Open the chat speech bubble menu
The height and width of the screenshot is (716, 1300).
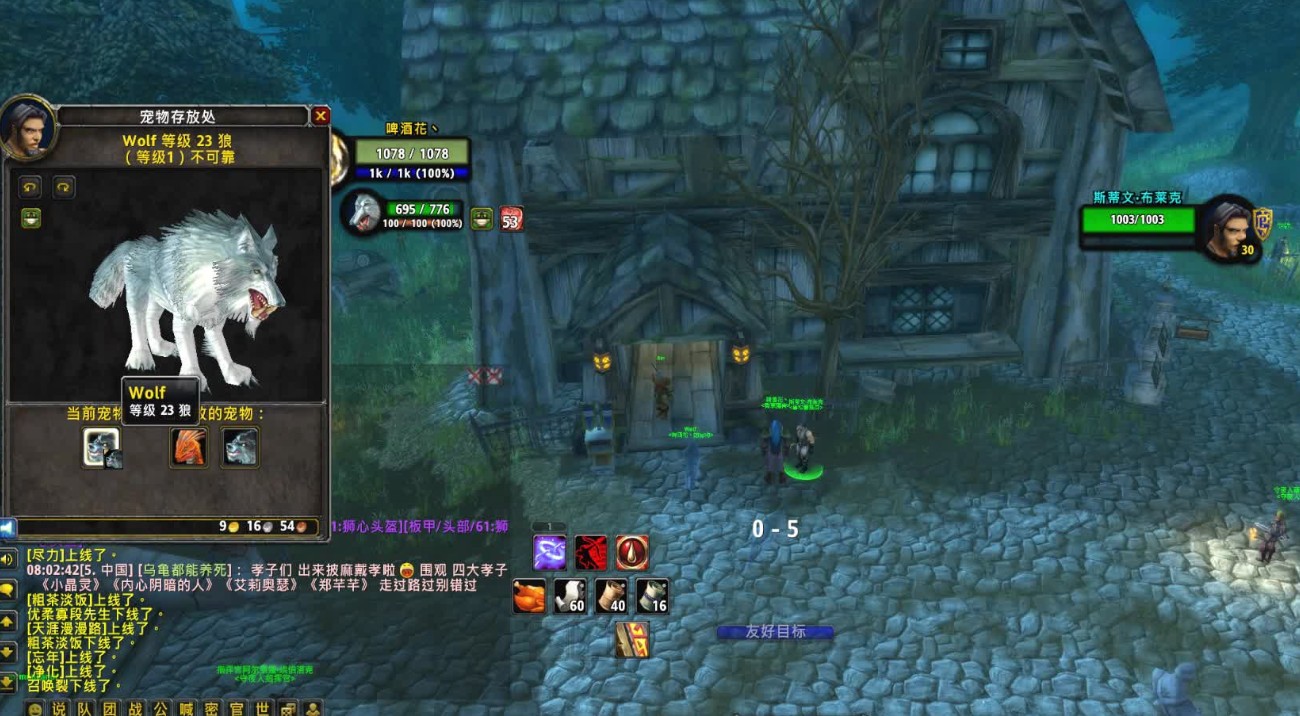coord(8,590)
